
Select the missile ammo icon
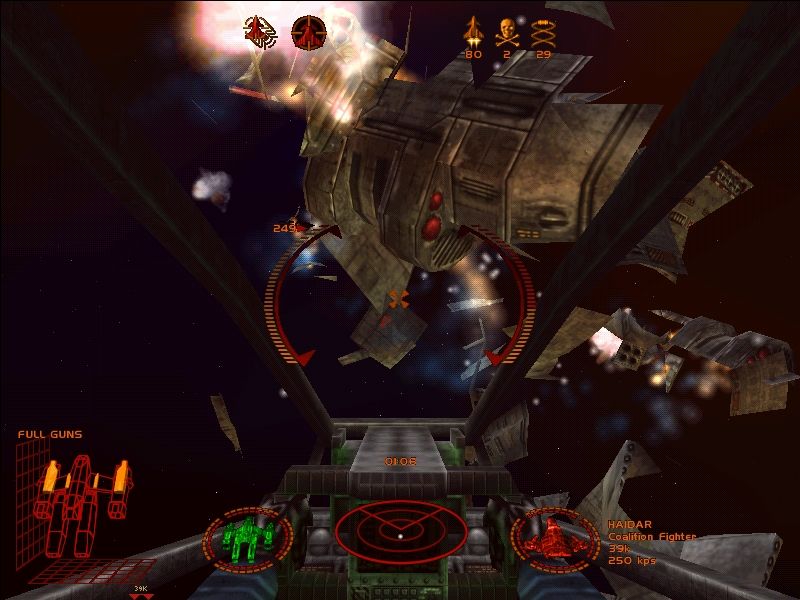click(x=473, y=32)
